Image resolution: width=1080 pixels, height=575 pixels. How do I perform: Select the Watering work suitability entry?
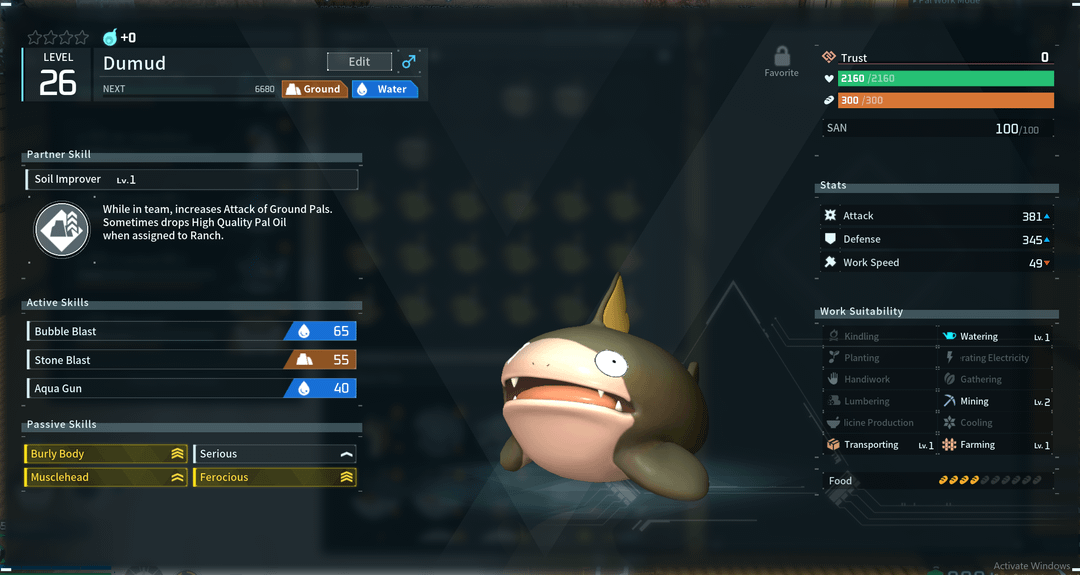point(996,337)
